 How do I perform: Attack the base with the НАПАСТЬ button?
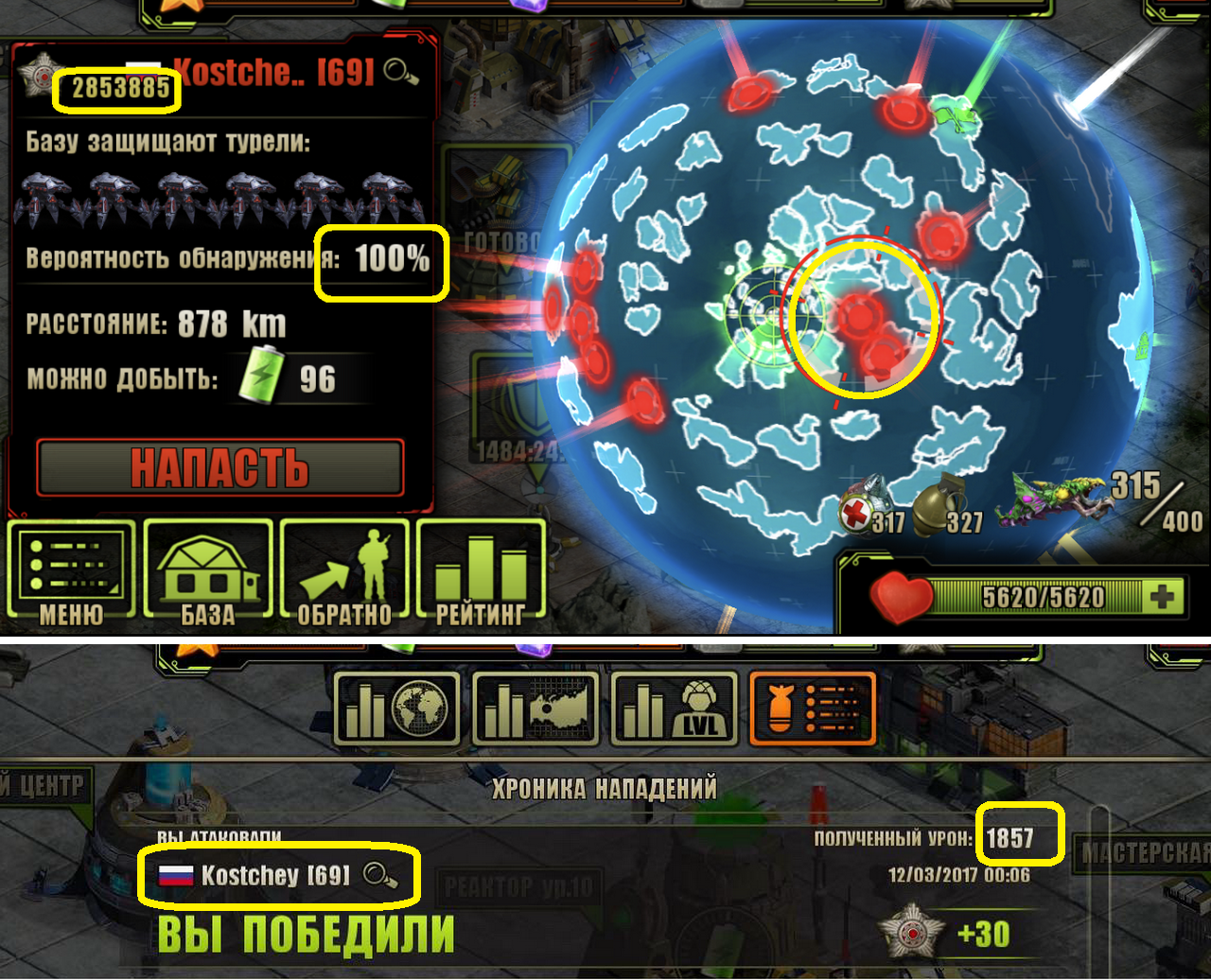point(219,467)
